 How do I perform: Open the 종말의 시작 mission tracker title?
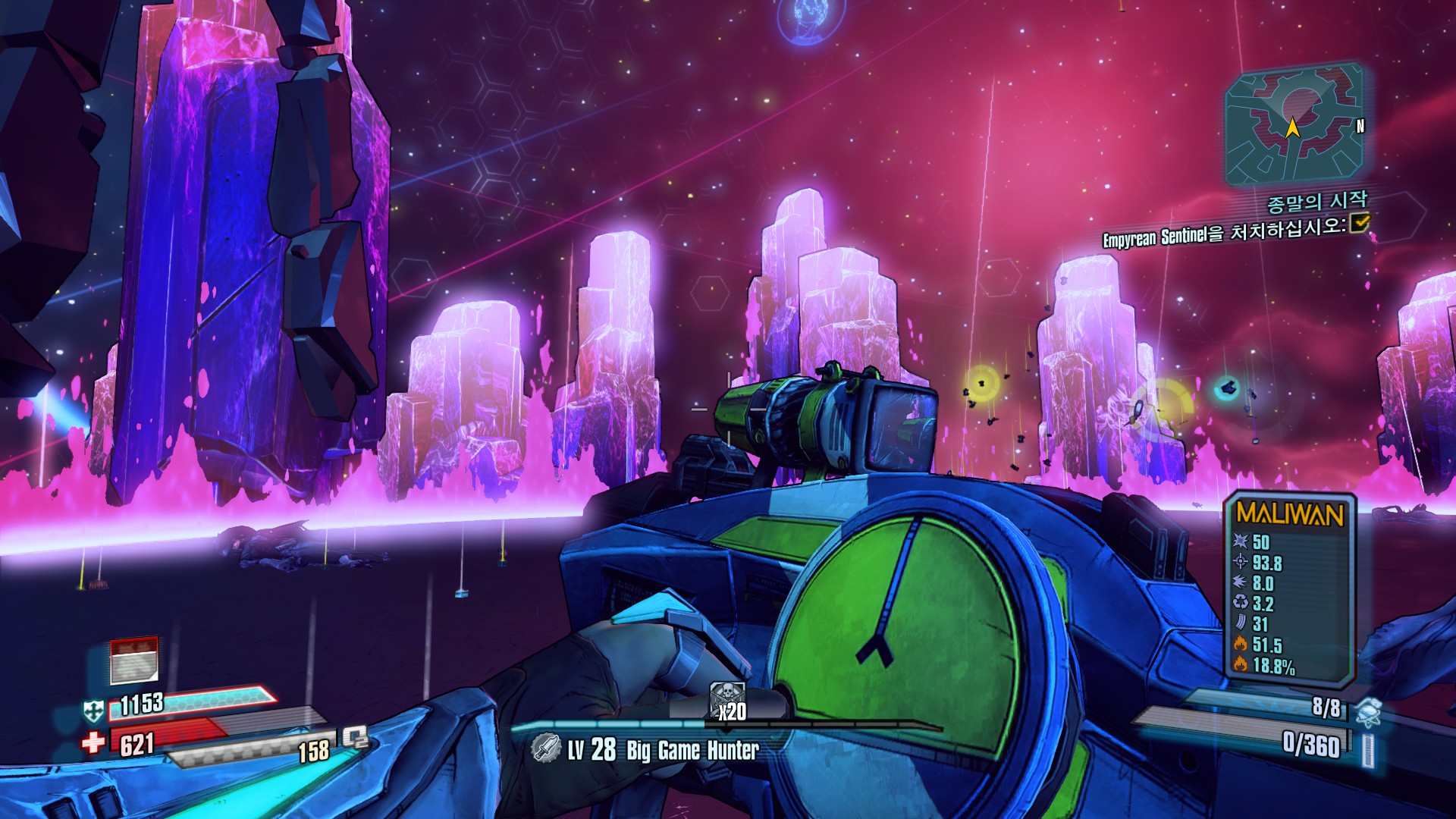pyautogui.click(x=1316, y=202)
